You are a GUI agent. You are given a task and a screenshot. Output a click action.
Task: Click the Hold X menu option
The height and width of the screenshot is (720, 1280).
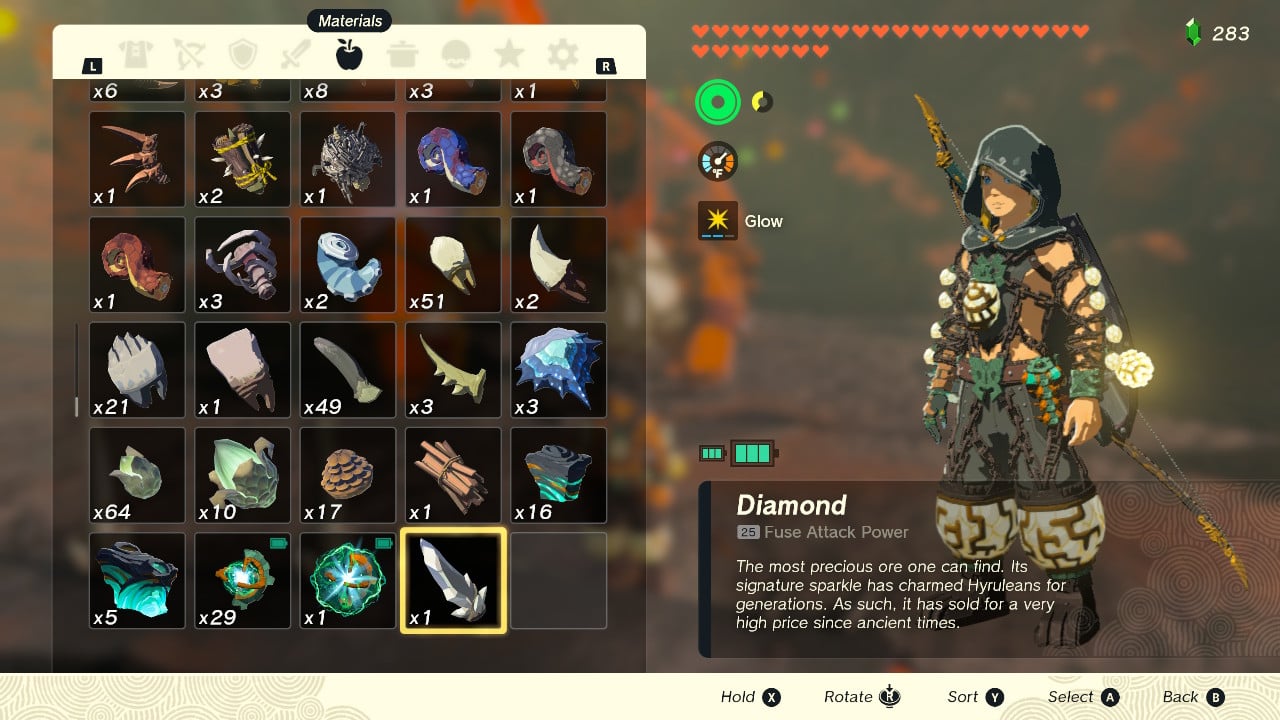point(750,697)
